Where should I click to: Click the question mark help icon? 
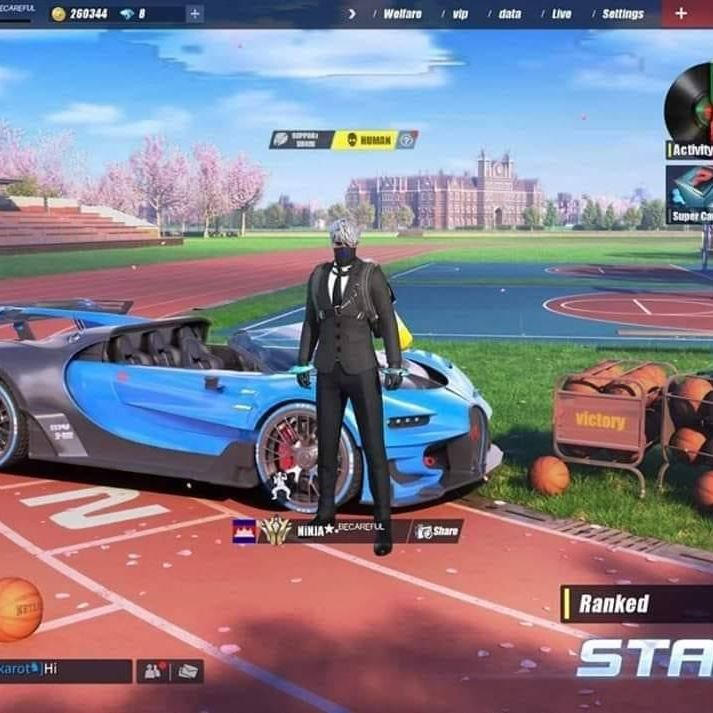[407, 140]
